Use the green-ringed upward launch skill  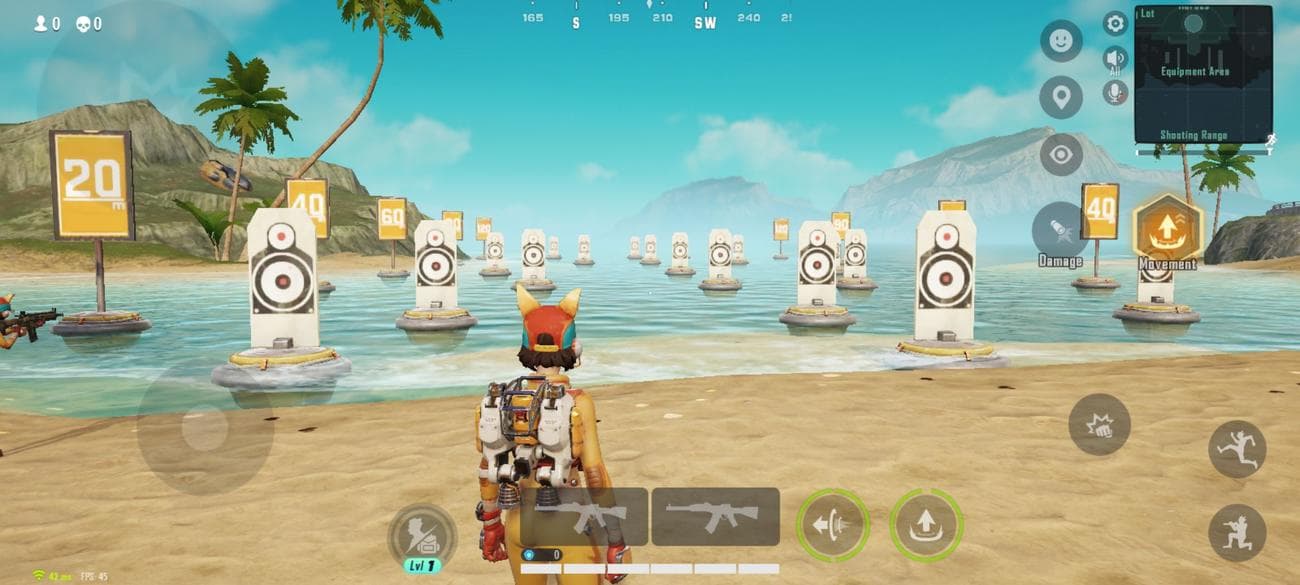point(925,525)
